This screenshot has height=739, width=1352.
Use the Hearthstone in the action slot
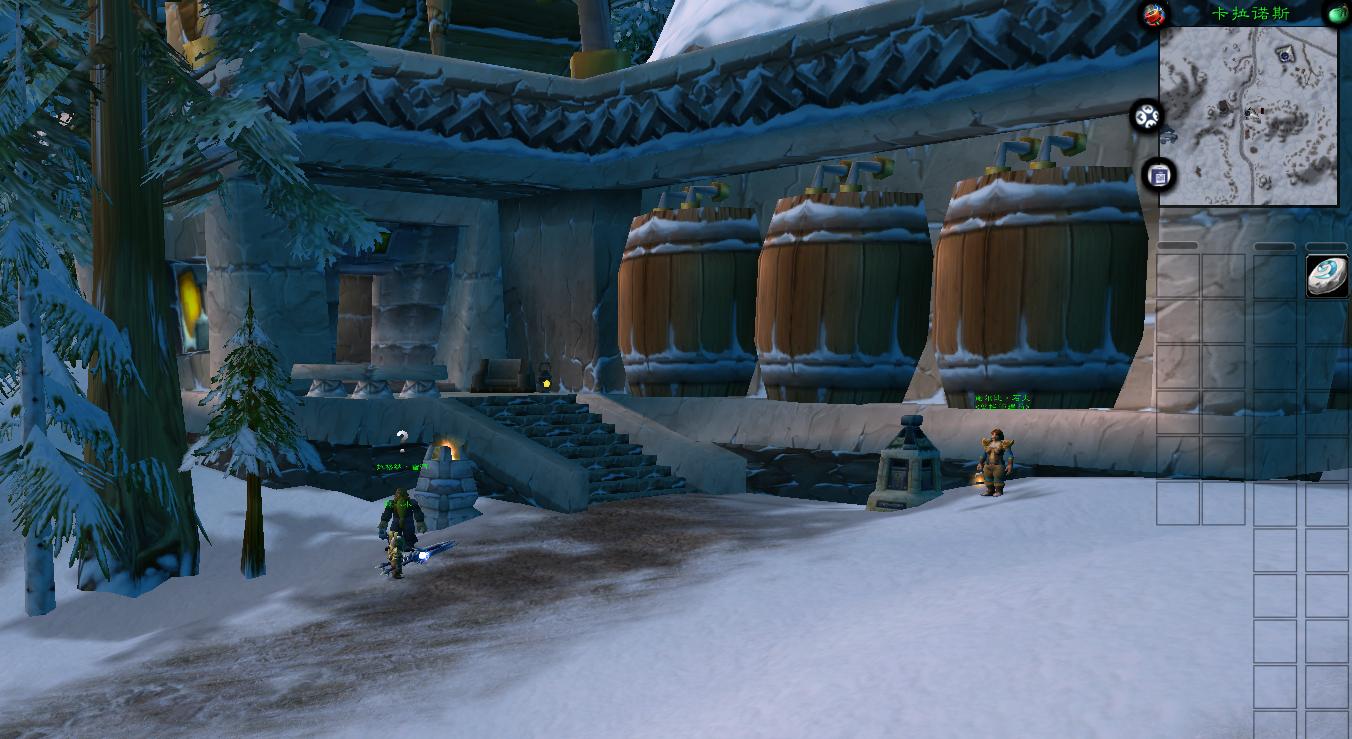(x=1327, y=276)
